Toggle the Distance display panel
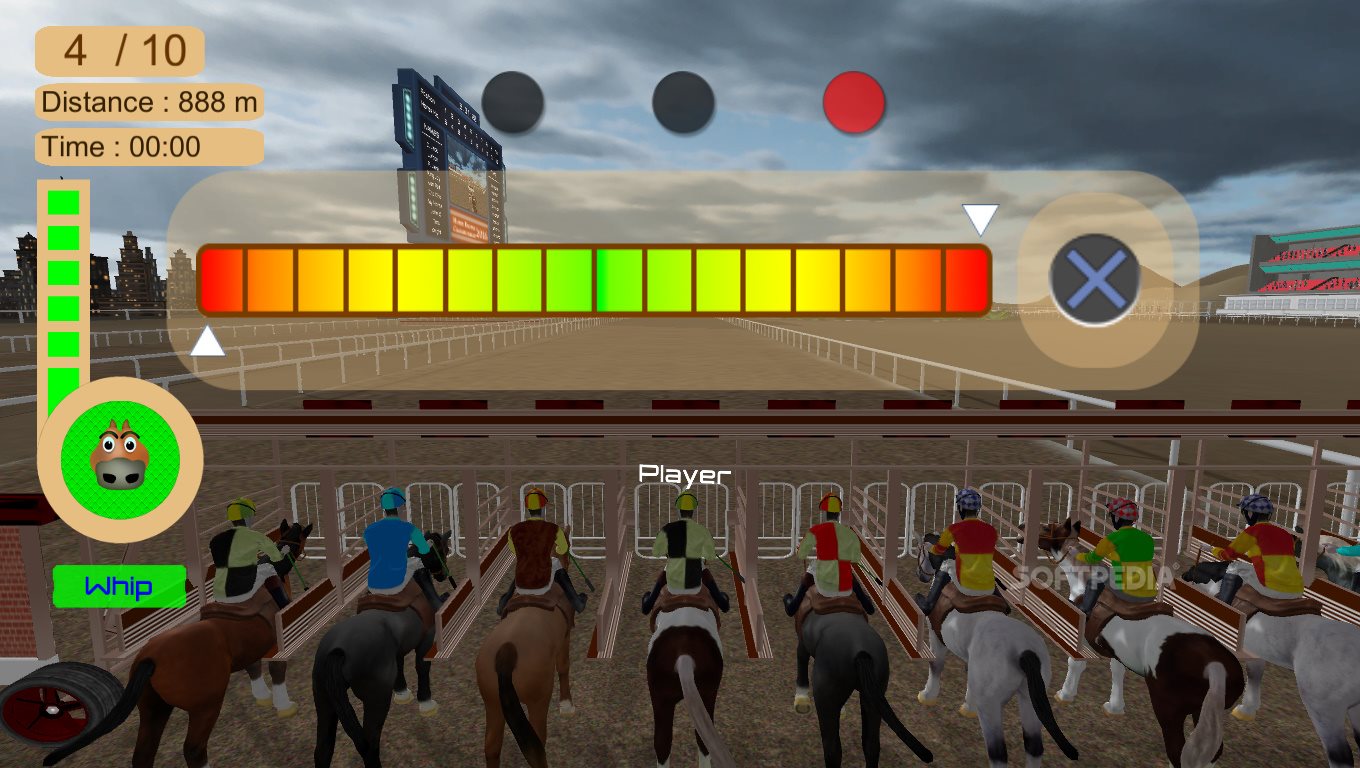This screenshot has height=768, width=1360. (148, 102)
